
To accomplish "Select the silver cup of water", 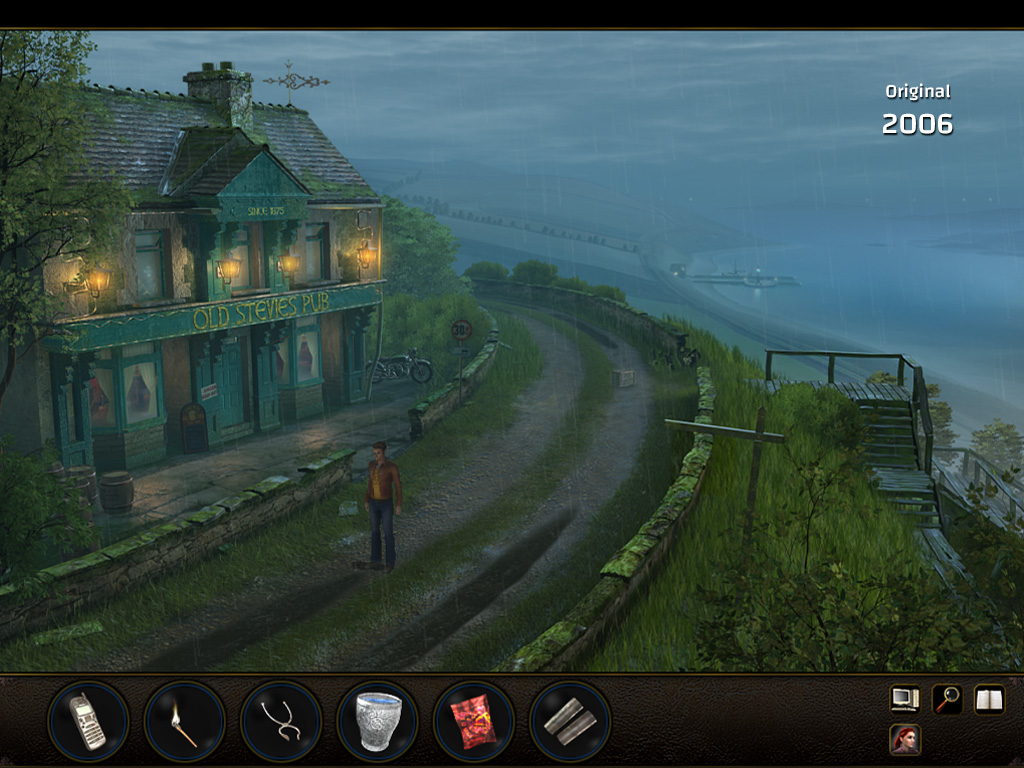I will [x=377, y=721].
